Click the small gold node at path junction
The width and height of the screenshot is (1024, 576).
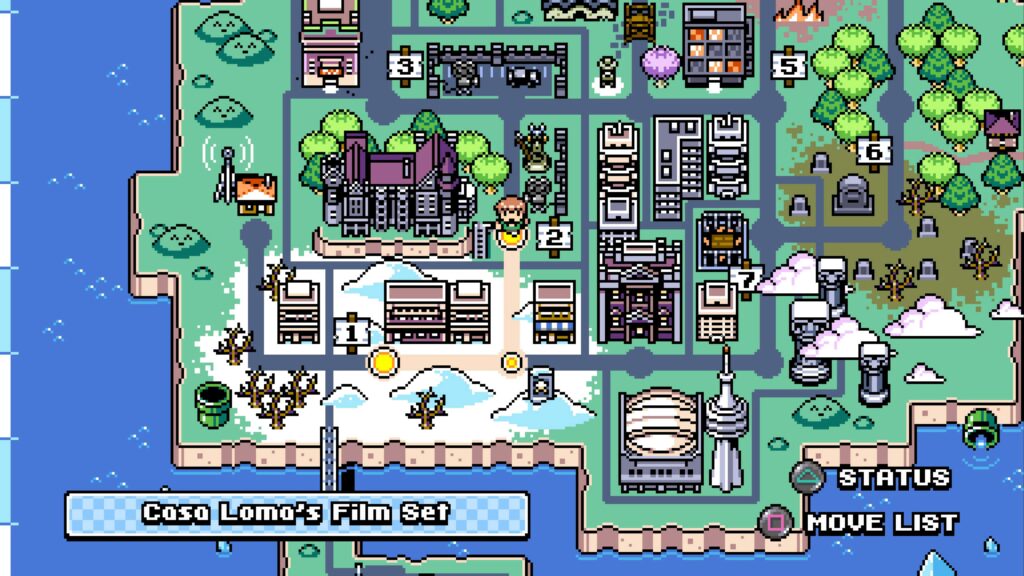coord(512,361)
